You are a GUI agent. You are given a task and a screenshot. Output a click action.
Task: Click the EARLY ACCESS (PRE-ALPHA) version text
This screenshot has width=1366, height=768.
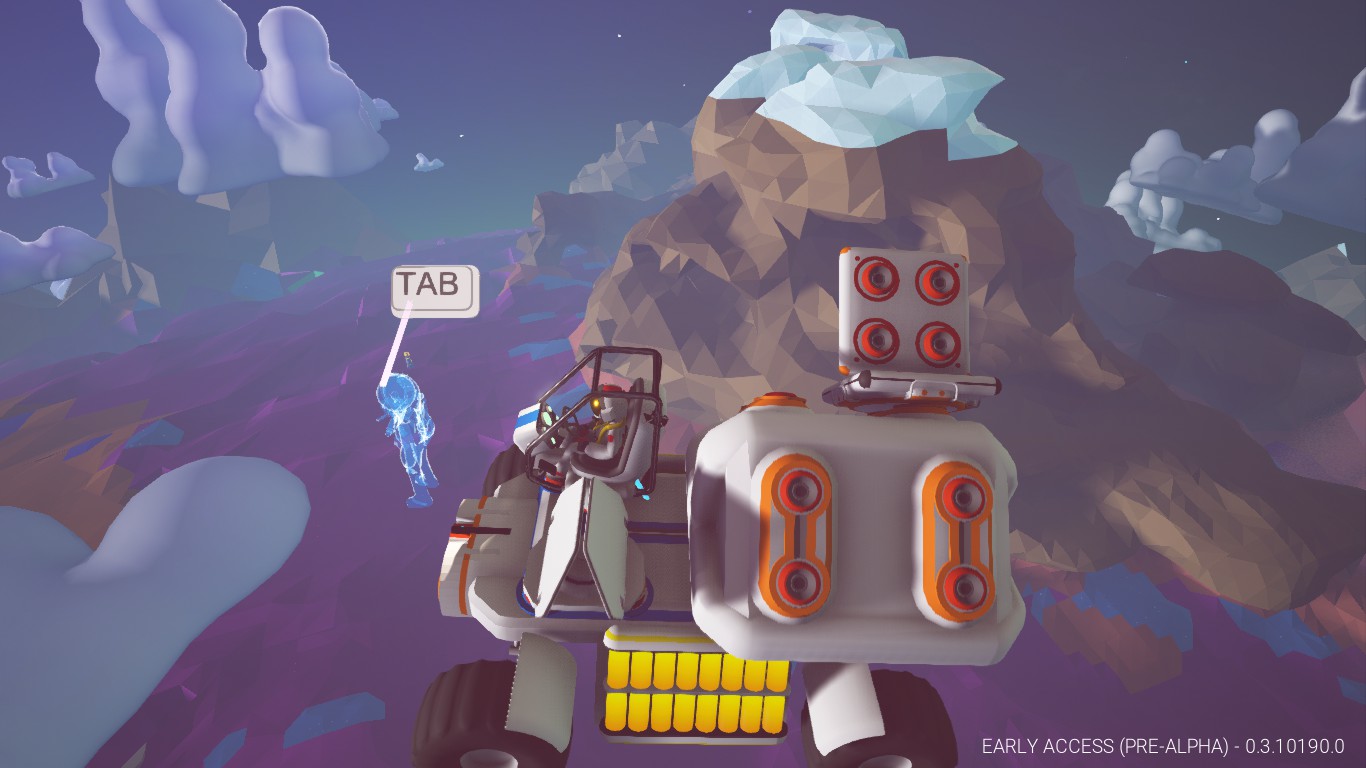(x=1163, y=745)
